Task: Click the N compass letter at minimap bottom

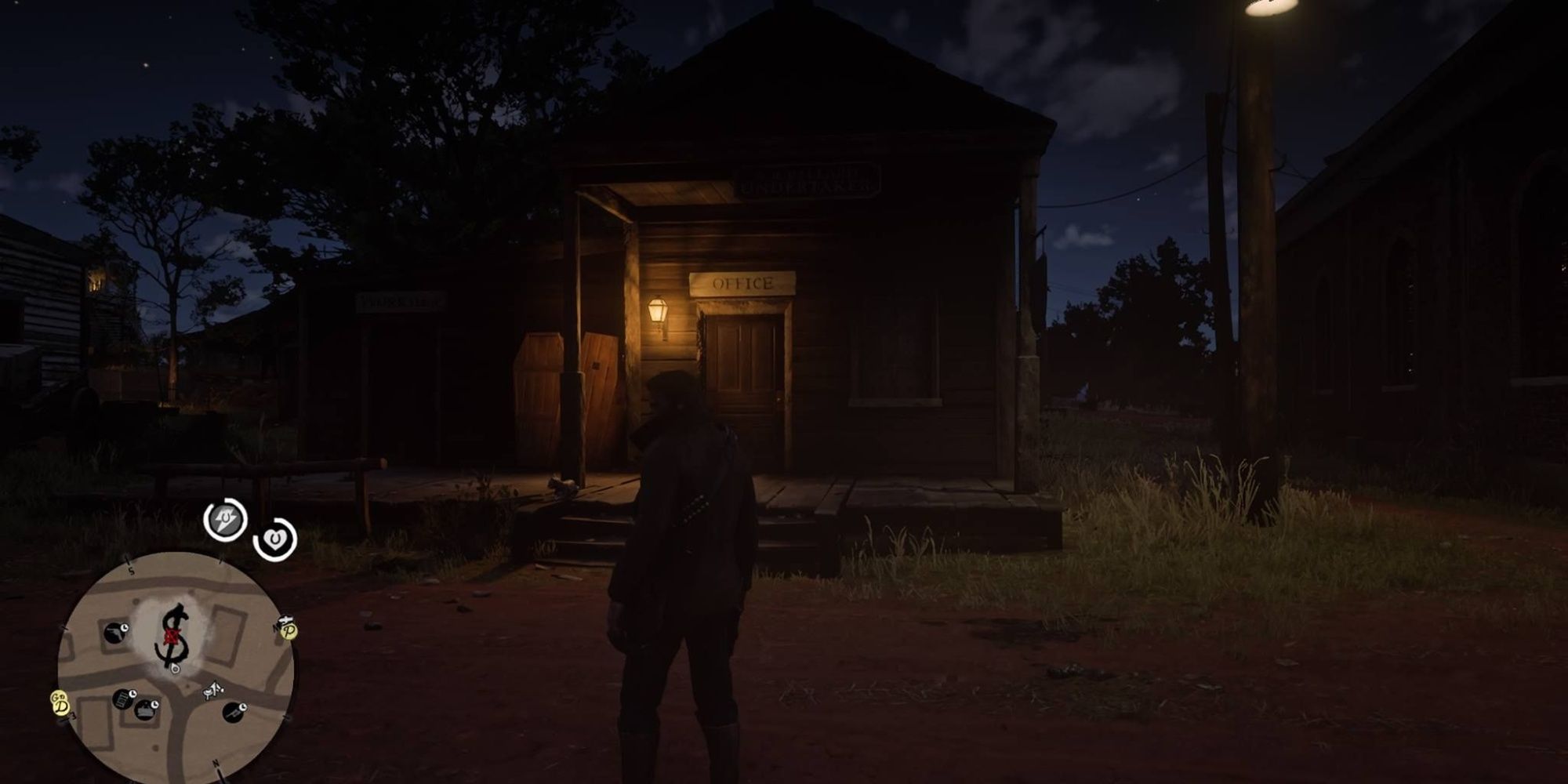Action: (x=216, y=764)
